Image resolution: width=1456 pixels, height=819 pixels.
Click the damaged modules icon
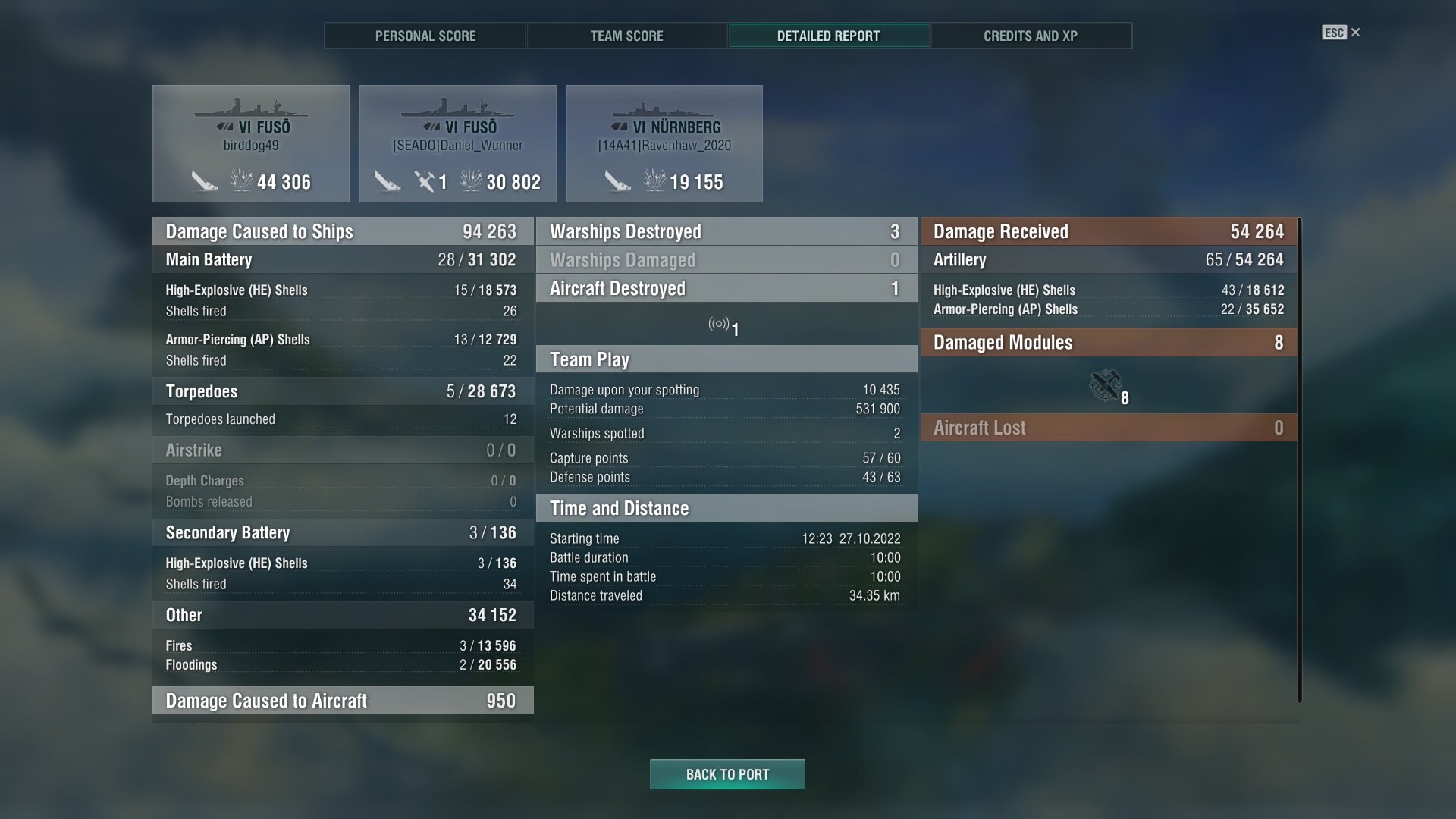tap(1106, 386)
